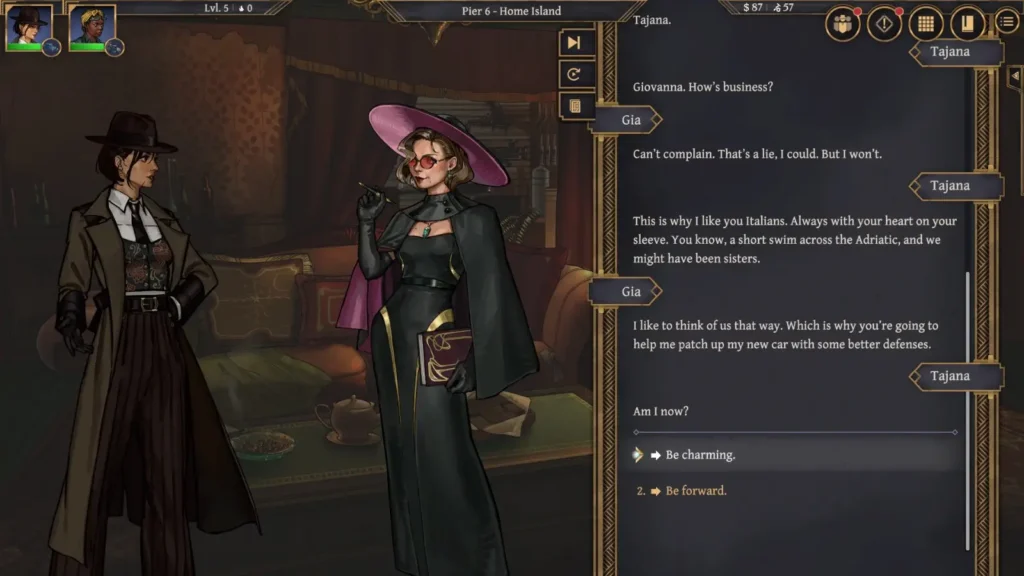The height and width of the screenshot is (576, 1024).
Task: Open the grid inventory icon
Action: tap(926, 23)
